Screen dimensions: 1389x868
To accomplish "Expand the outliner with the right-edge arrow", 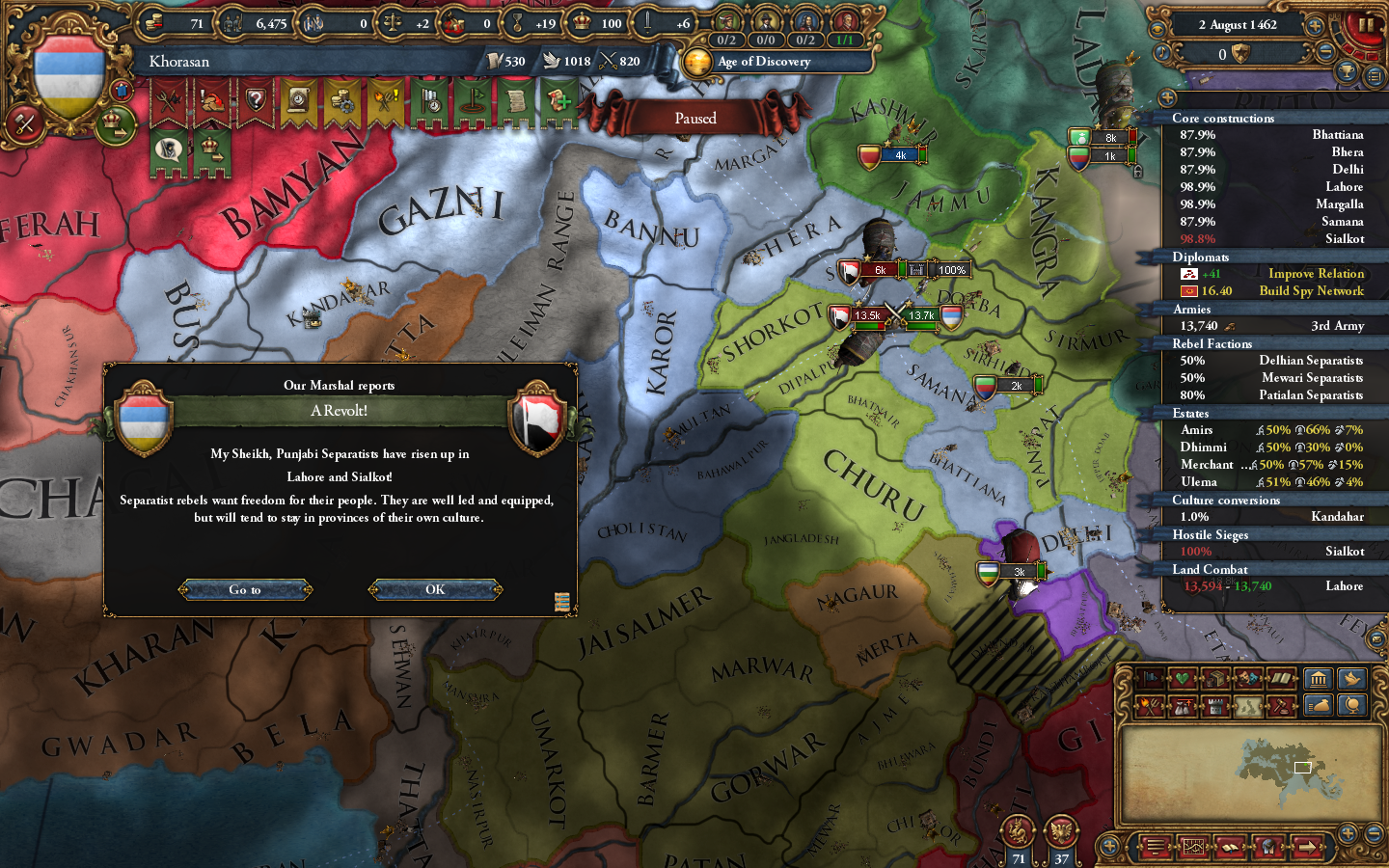I will (1308, 847).
